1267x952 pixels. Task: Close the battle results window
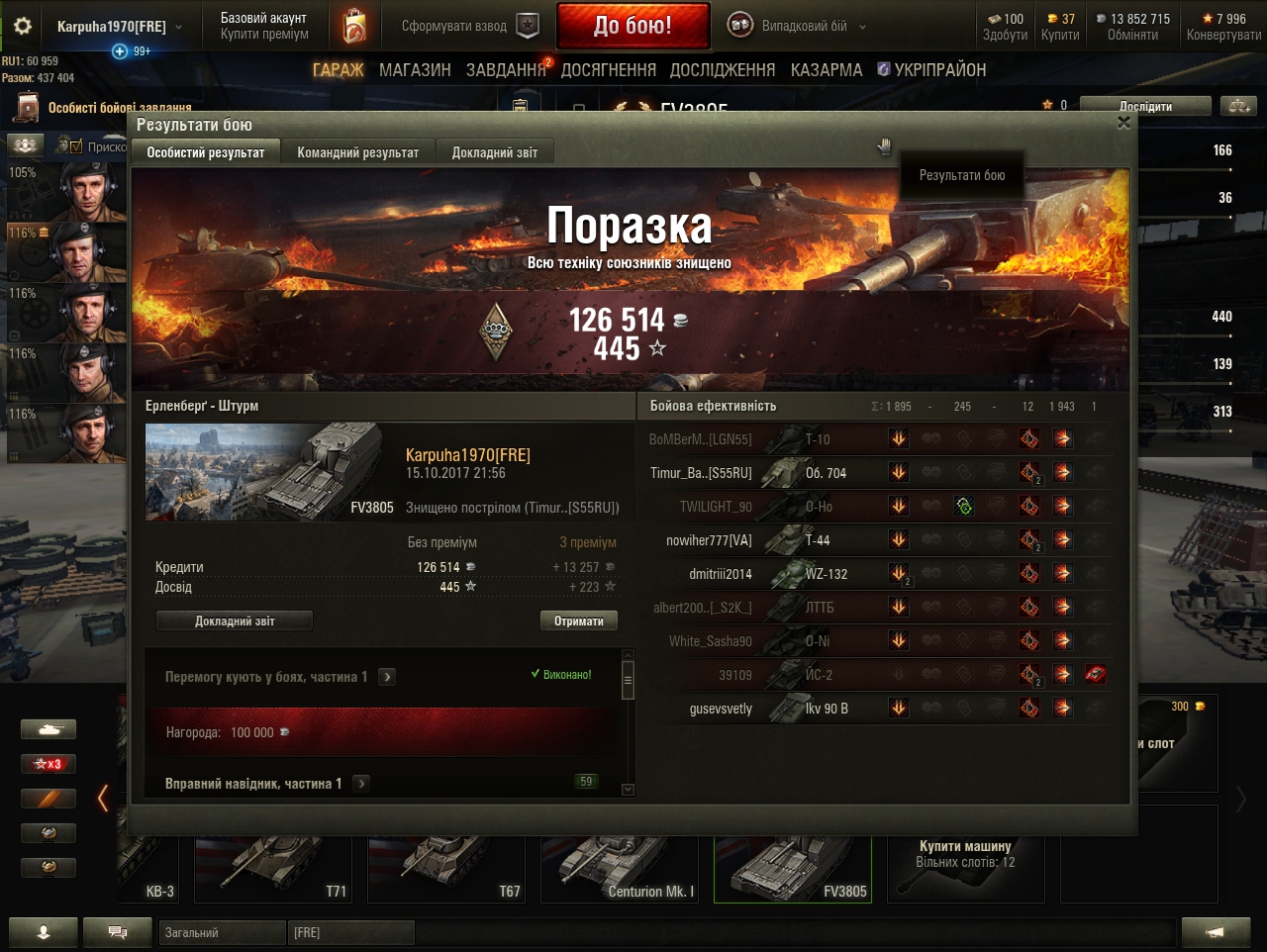[x=1123, y=123]
